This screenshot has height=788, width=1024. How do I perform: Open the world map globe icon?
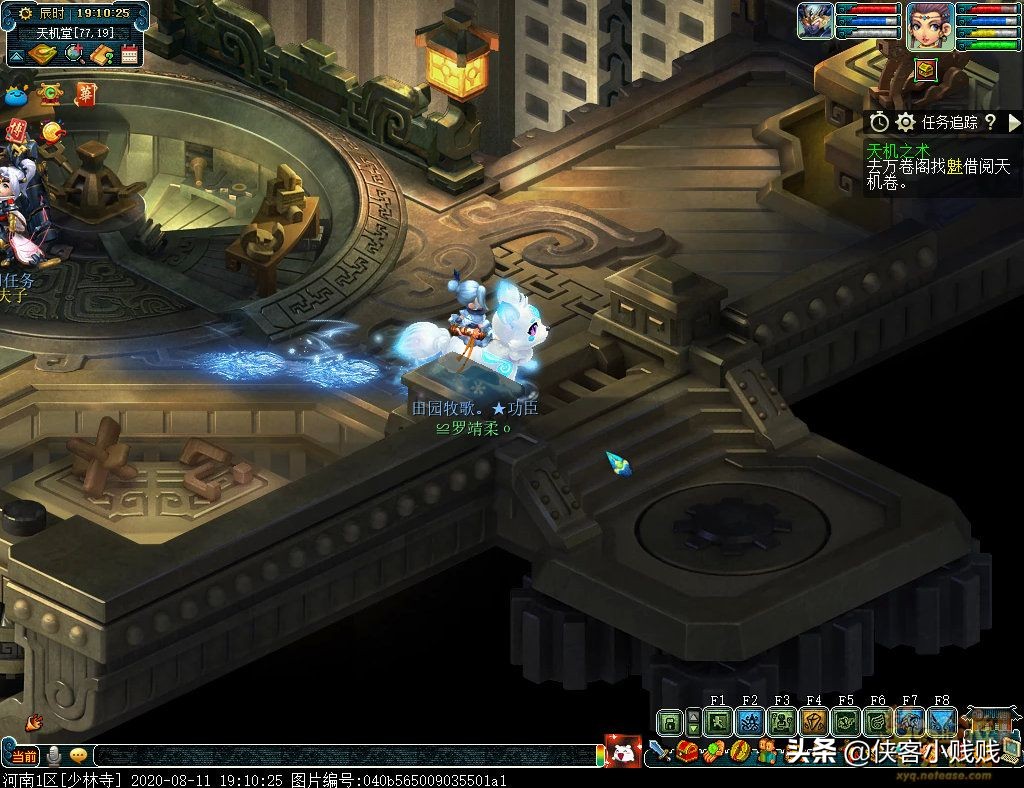coord(73,54)
